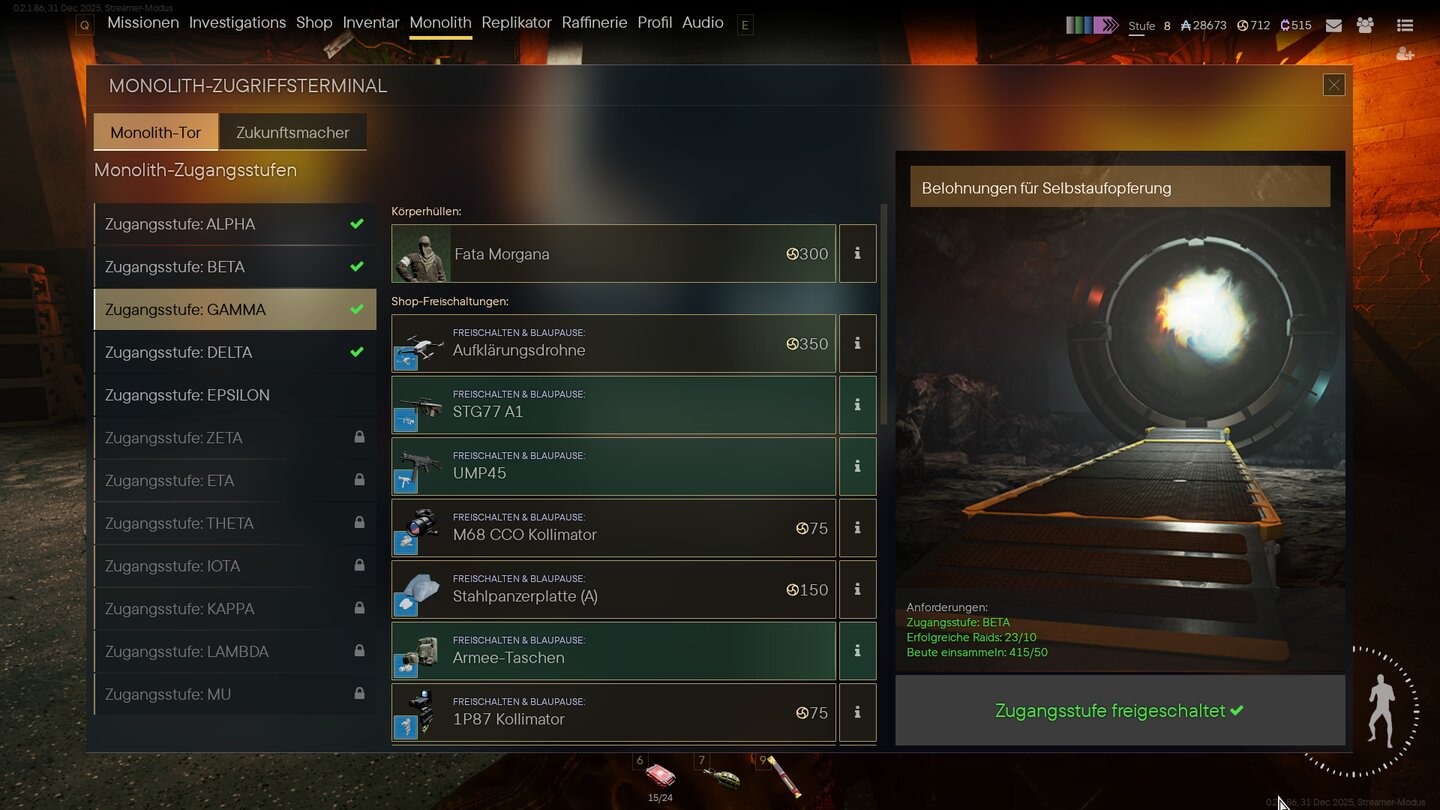View Zugangsstufe: DELTA rewards
Screen dimensions: 1440x810
(x=235, y=352)
